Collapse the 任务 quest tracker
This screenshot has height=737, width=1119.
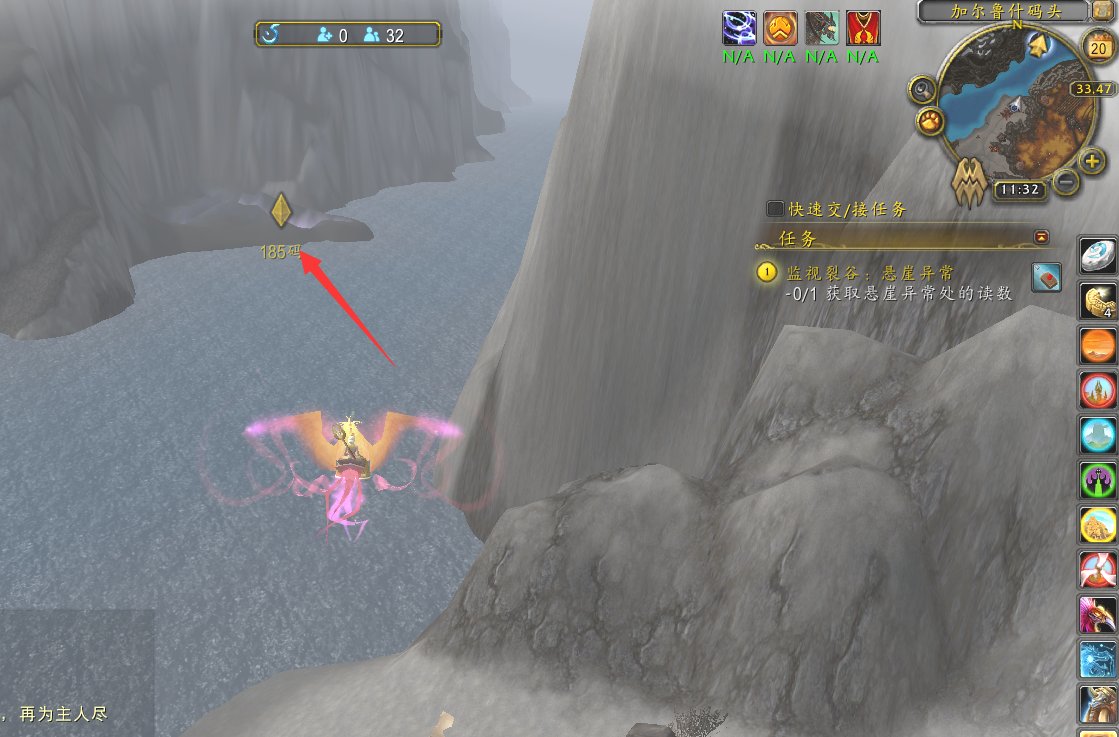[1042, 237]
